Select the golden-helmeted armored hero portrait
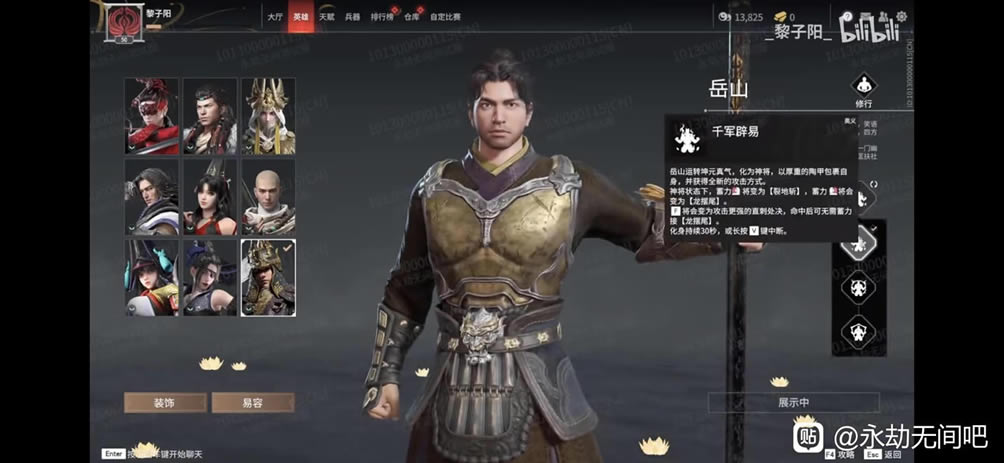Viewport: 1004px width, 463px height. click(x=268, y=277)
